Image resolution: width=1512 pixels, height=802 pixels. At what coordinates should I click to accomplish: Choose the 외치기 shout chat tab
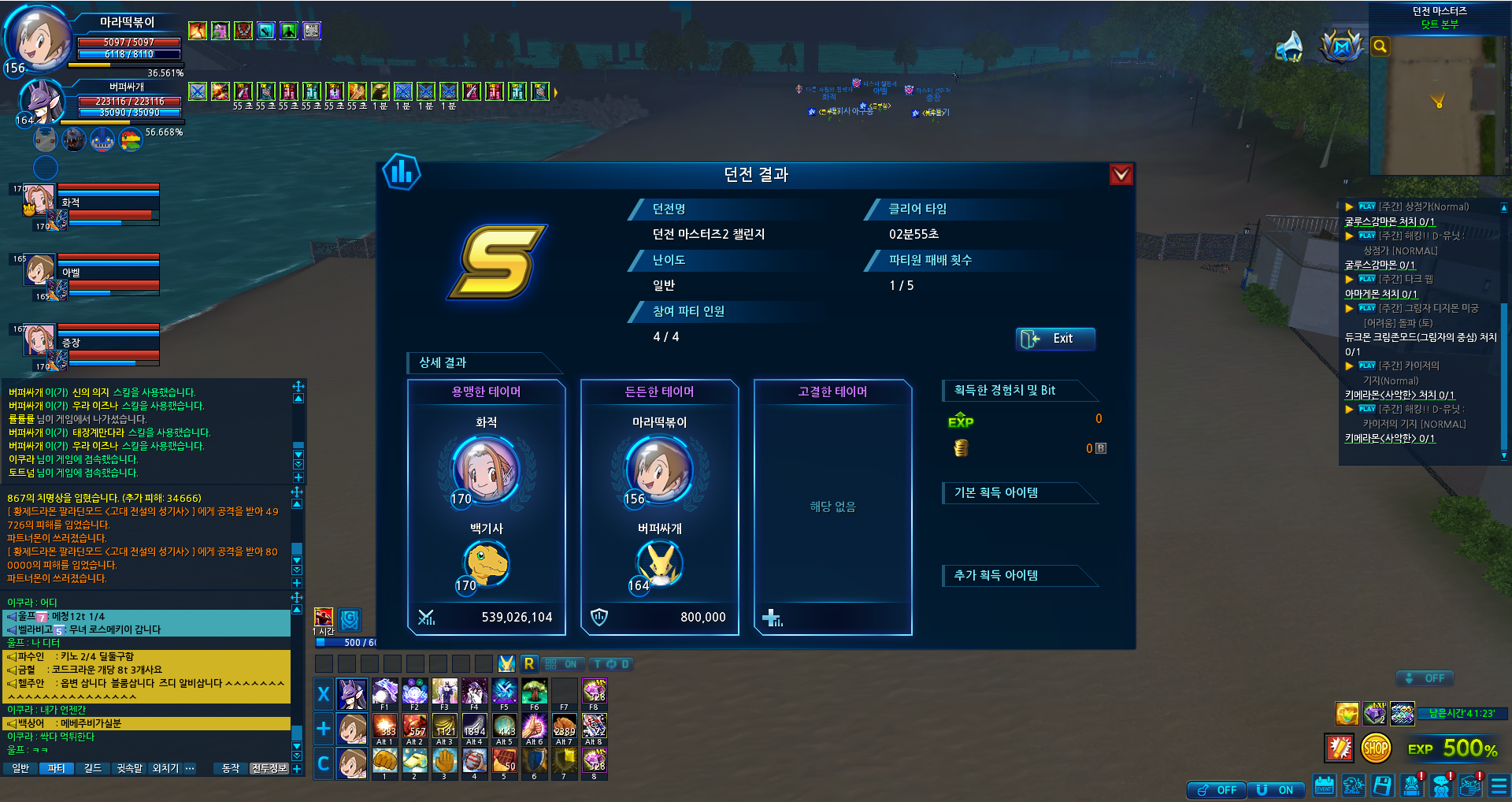point(165,768)
